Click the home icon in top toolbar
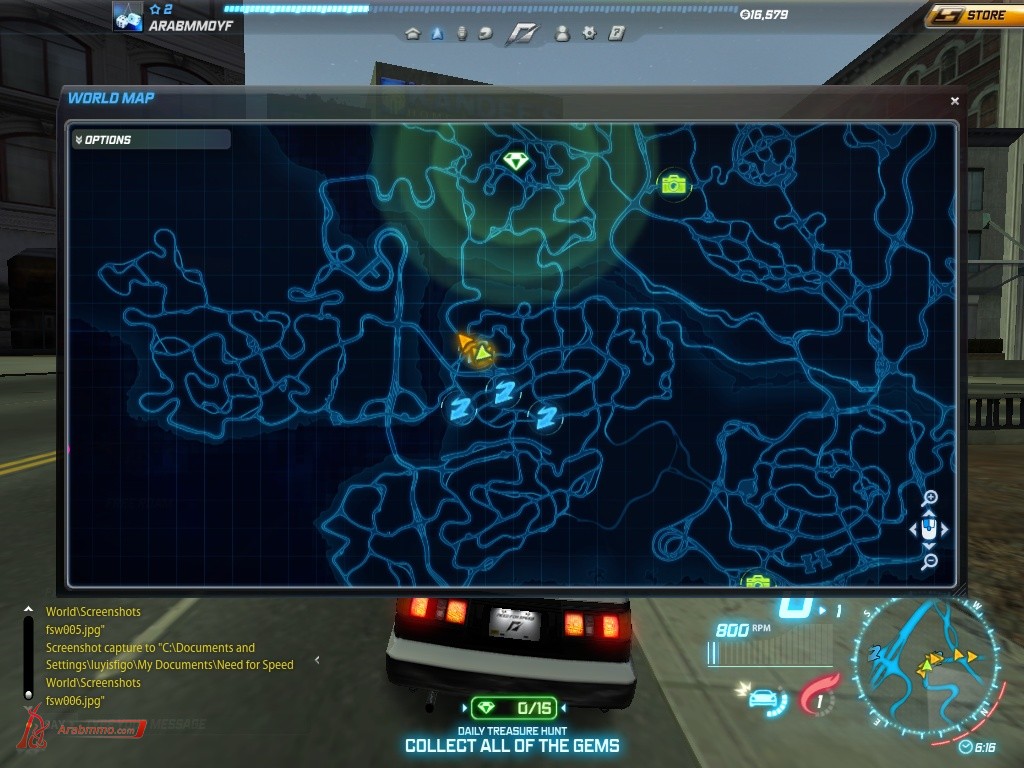This screenshot has height=768, width=1024. tap(412, 33)
